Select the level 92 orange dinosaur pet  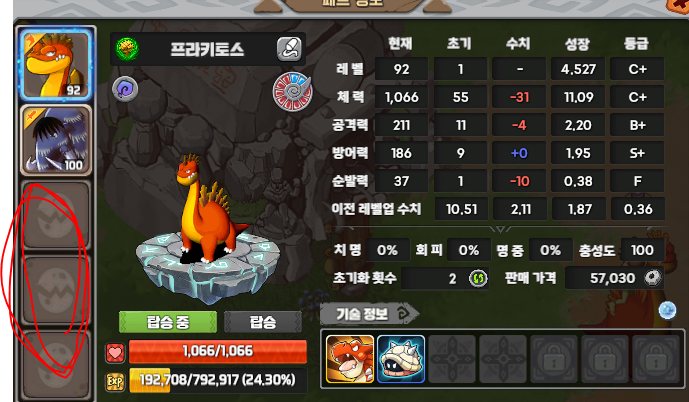click(x=56, y=62)
